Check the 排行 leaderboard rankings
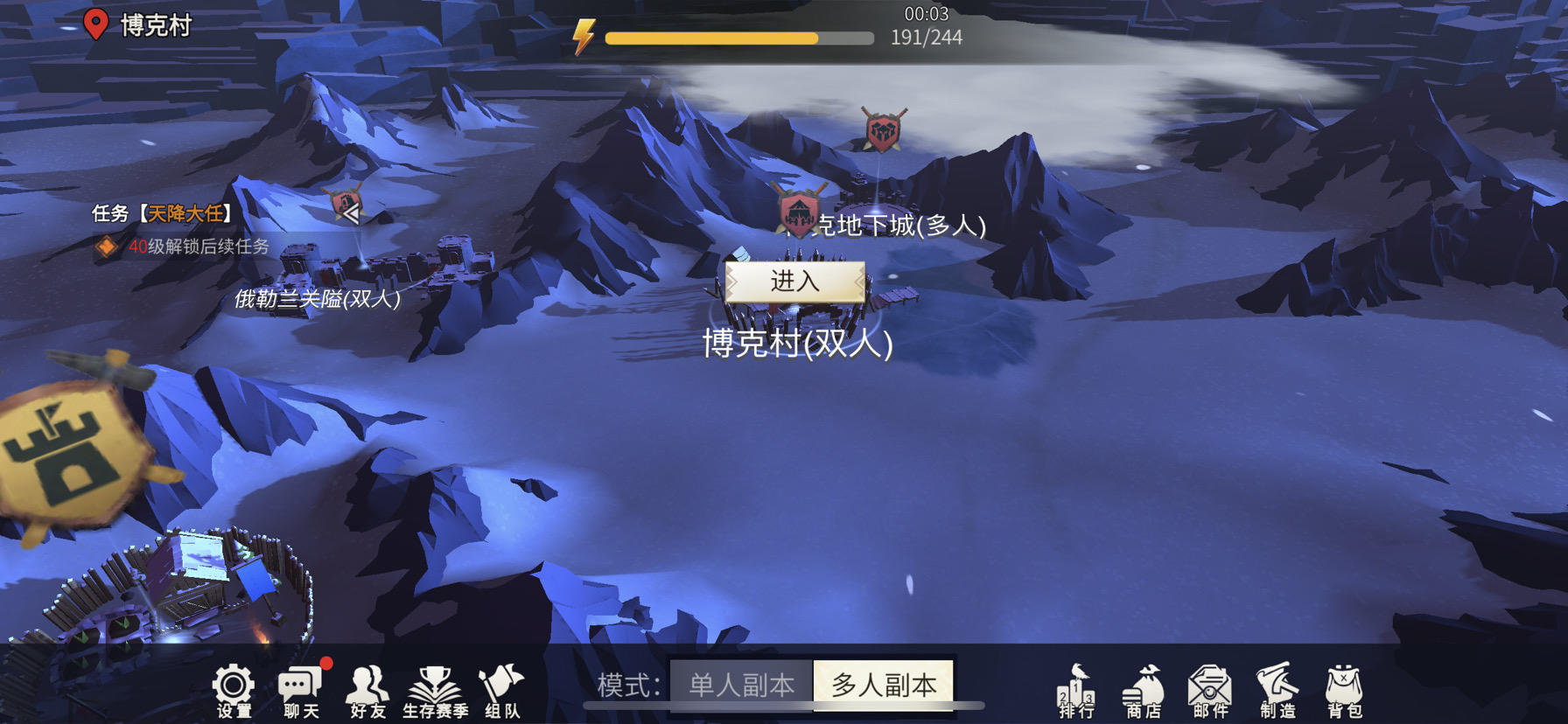Viewport: 1568px width, 724px height. (x=1074, y=690)
